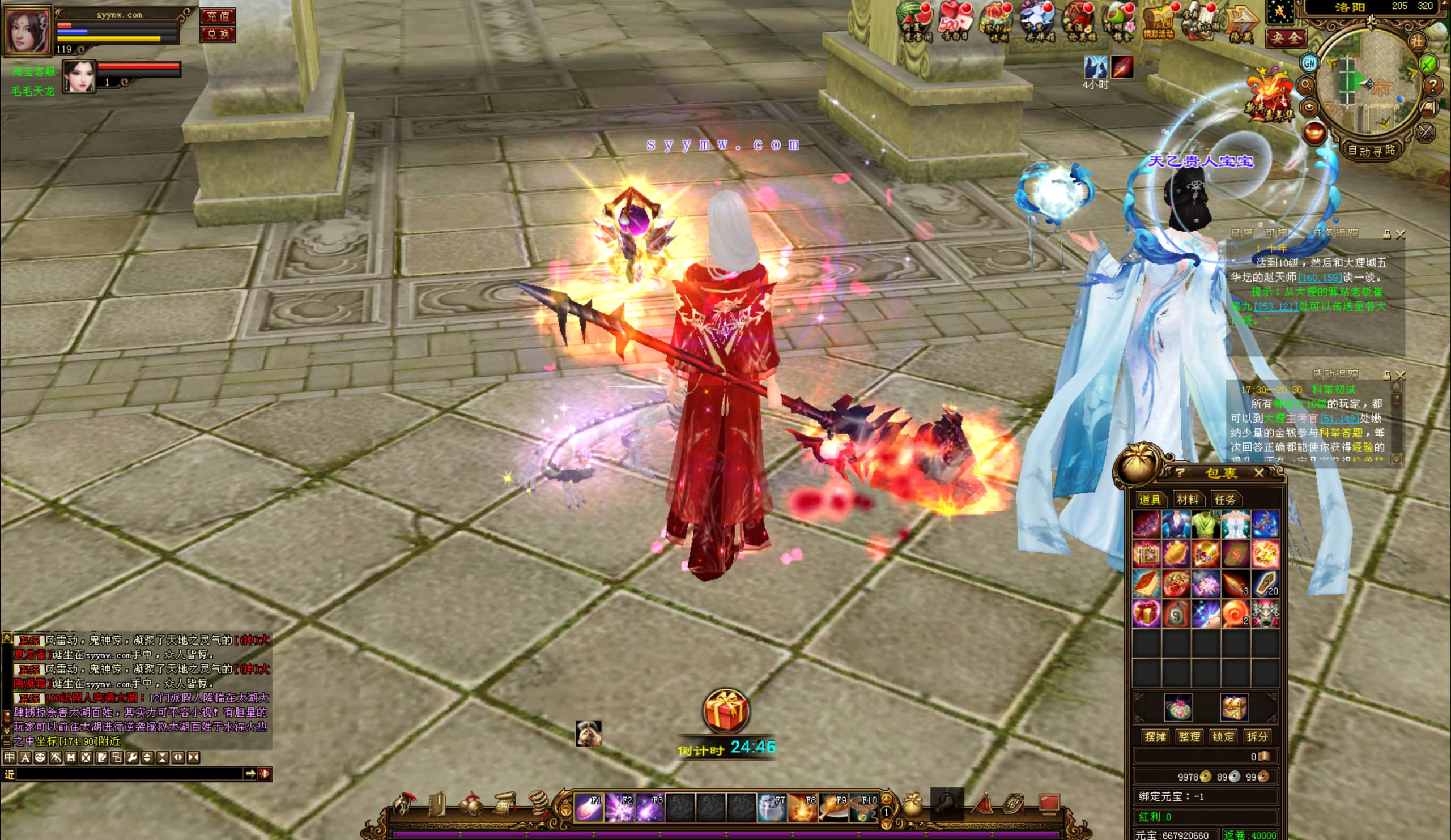Click the 兑换 exchange button
Viewport: 1451px width, 840px height.
[218, 34]
